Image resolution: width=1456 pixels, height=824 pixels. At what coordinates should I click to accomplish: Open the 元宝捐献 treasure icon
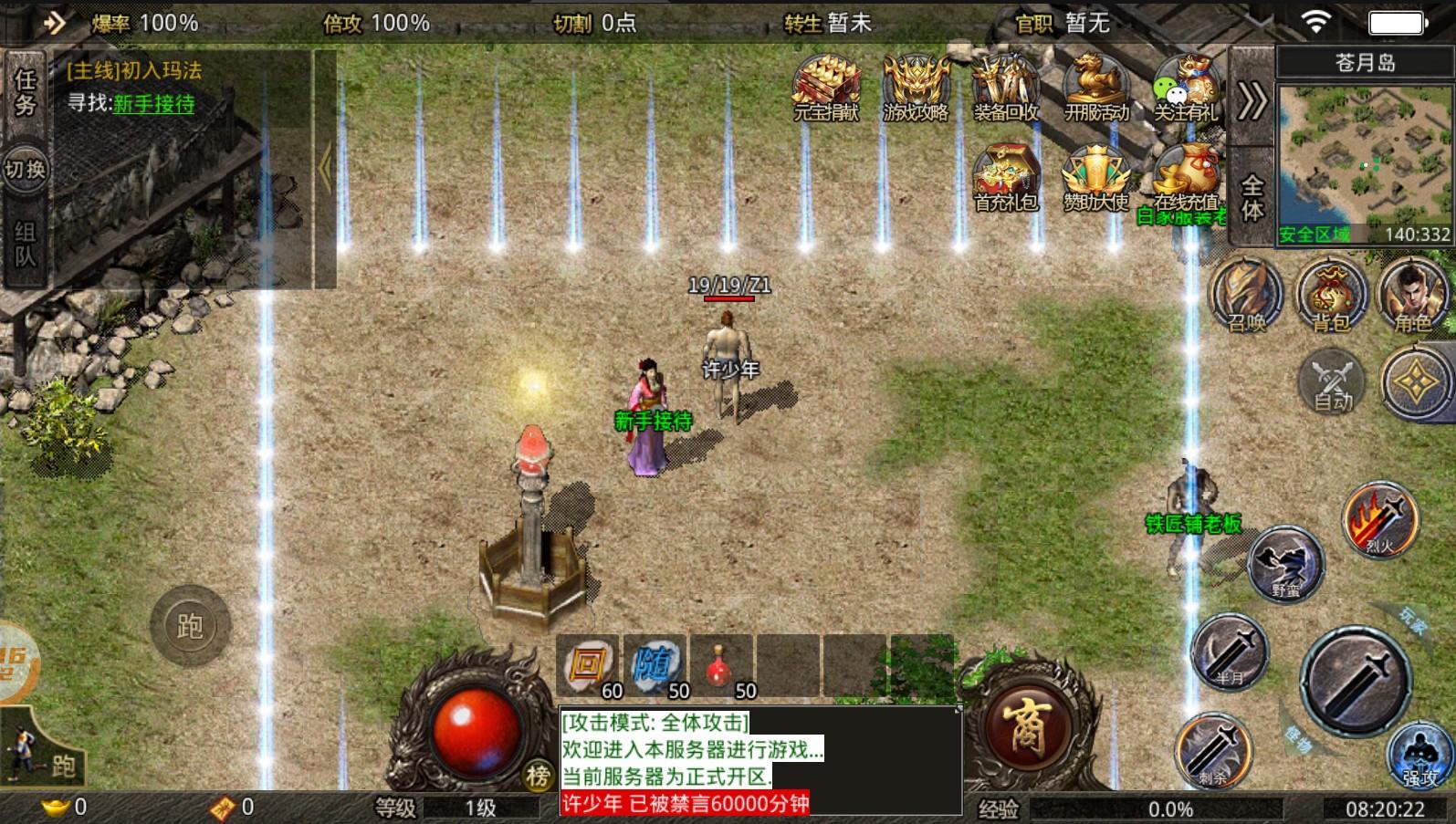click(825, 85)
